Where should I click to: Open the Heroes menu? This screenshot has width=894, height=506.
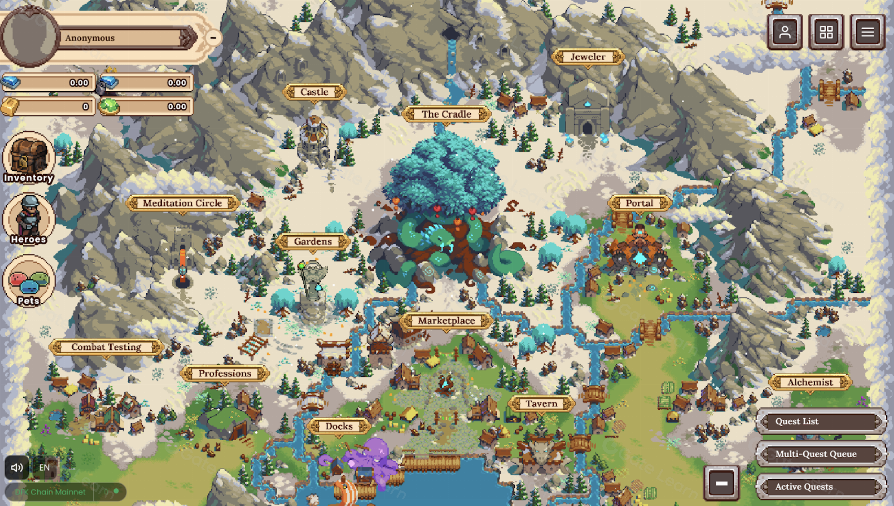(x=28, y=218)
